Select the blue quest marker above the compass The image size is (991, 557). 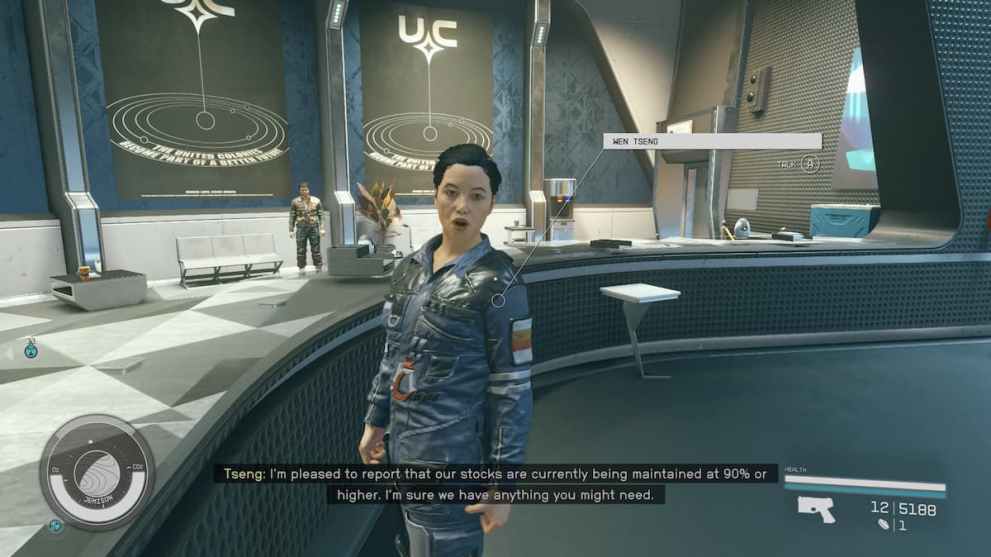click(31, 349)
